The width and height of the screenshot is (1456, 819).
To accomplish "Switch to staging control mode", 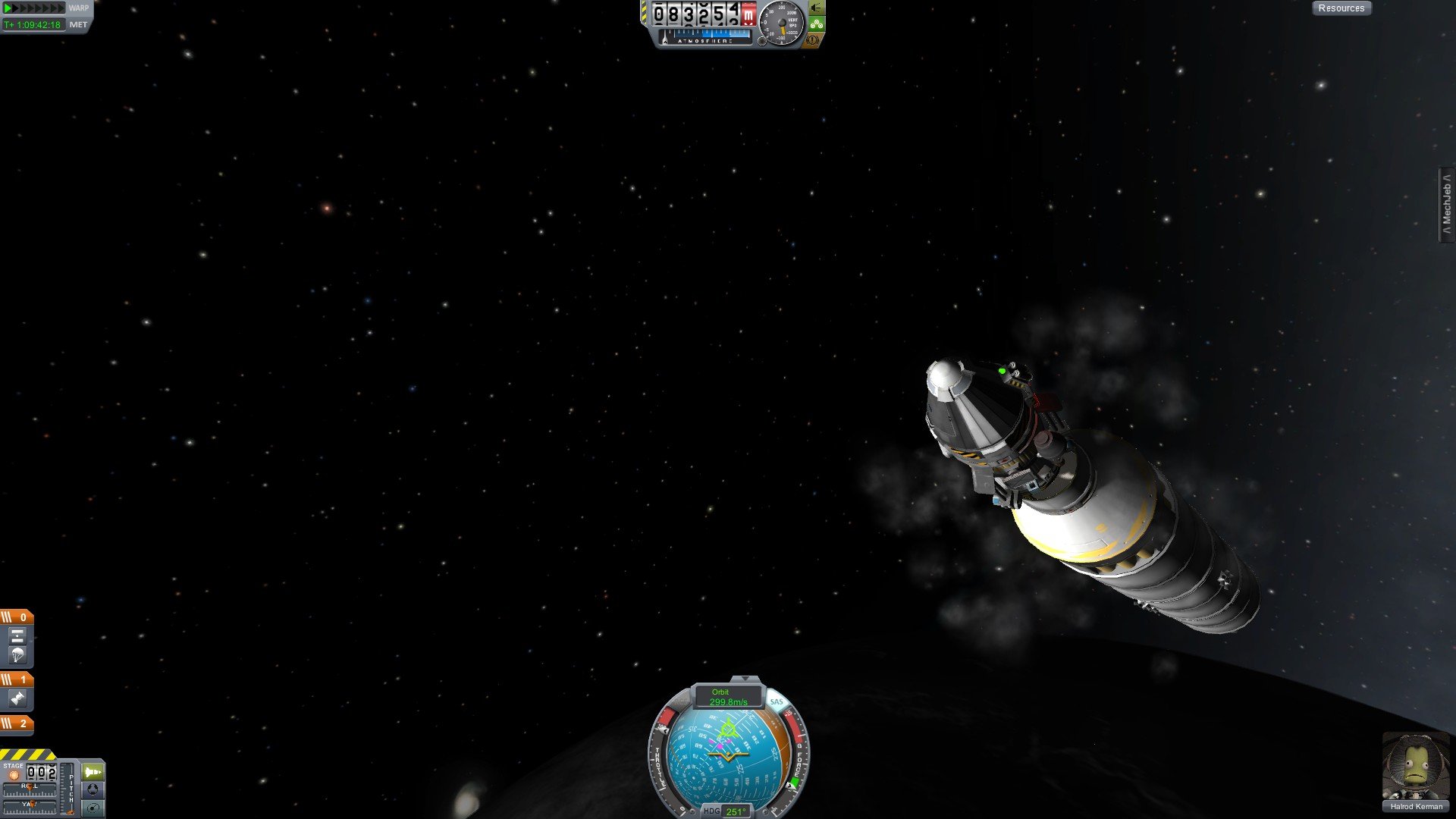I will [x=93, y=772].
